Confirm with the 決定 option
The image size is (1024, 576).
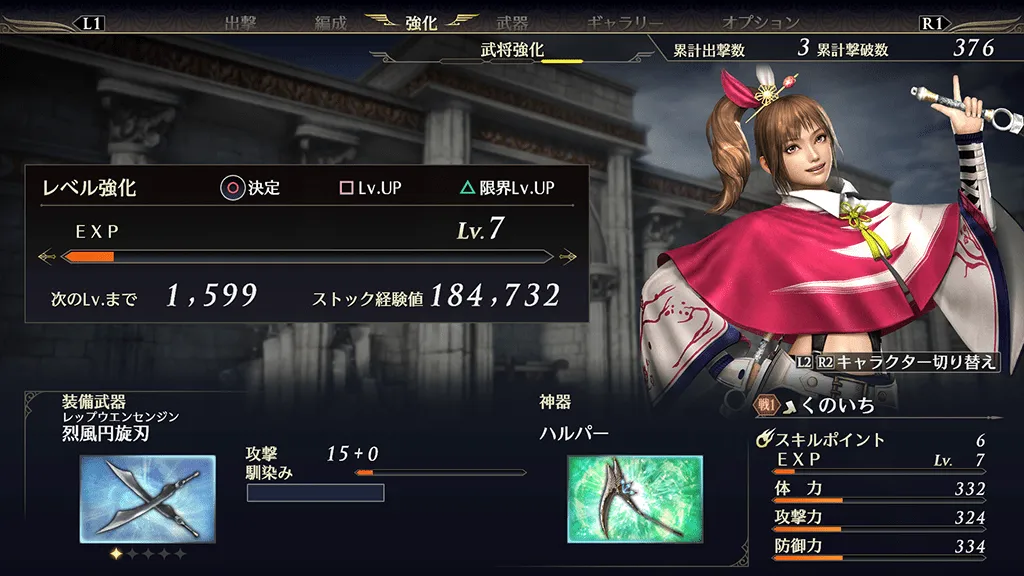tap(252, 188)
